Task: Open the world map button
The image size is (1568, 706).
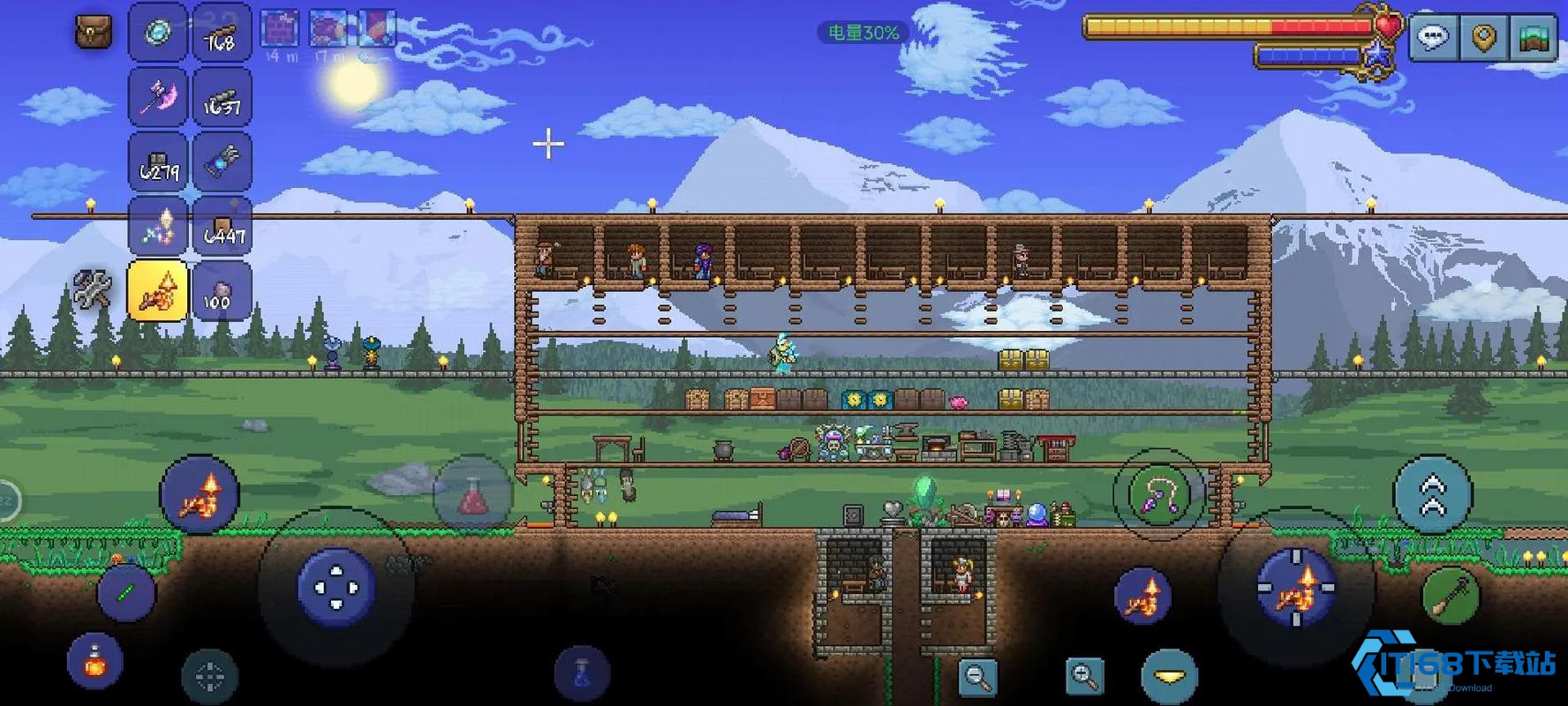Action: click(x=1534, y=37)
